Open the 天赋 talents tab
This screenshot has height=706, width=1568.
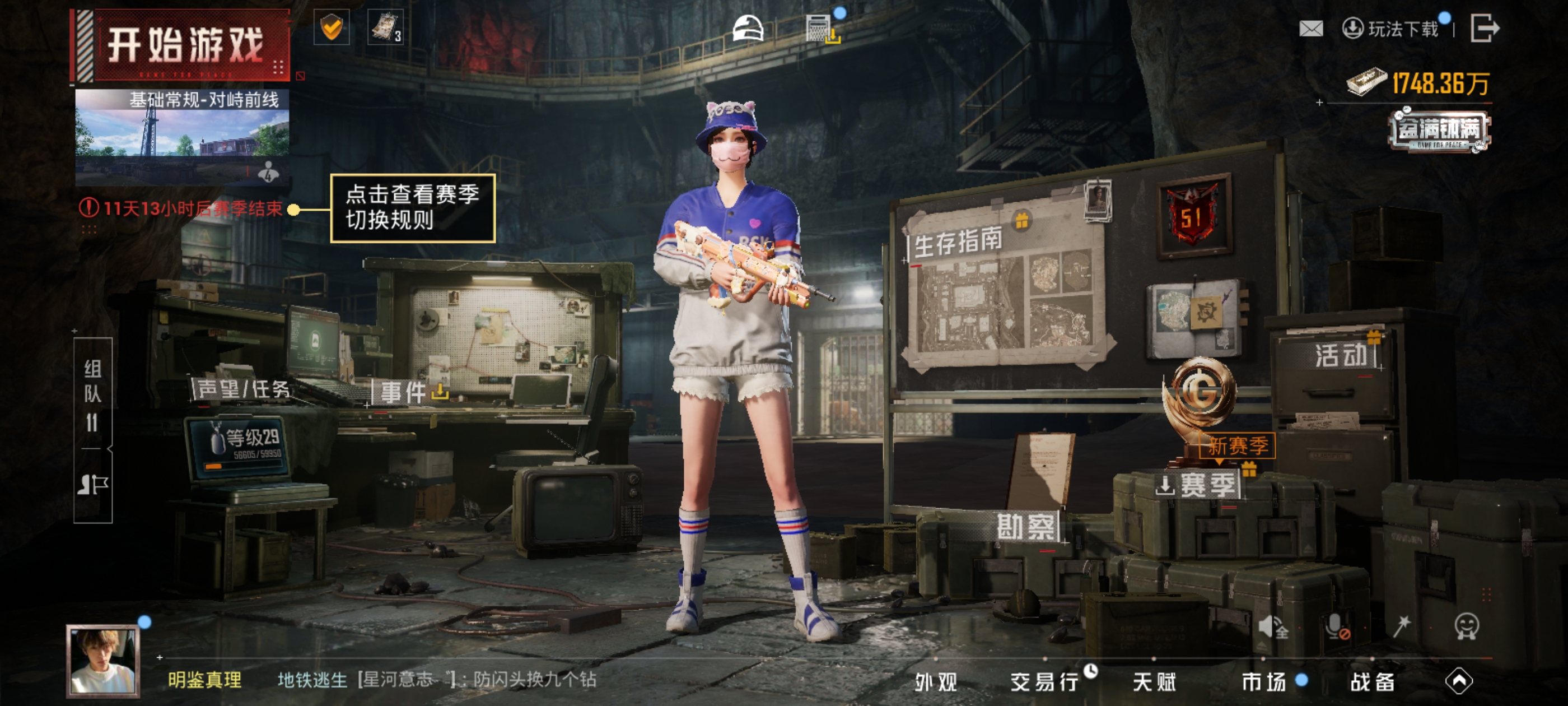tap(1154, 682)
